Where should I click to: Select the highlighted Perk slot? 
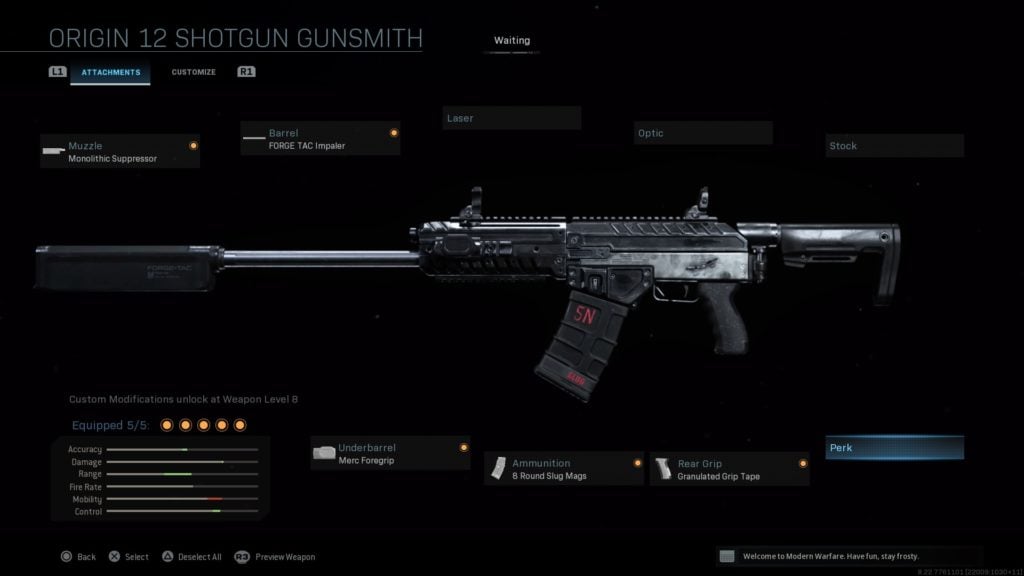pyautogui.click(x=894, y=448)
